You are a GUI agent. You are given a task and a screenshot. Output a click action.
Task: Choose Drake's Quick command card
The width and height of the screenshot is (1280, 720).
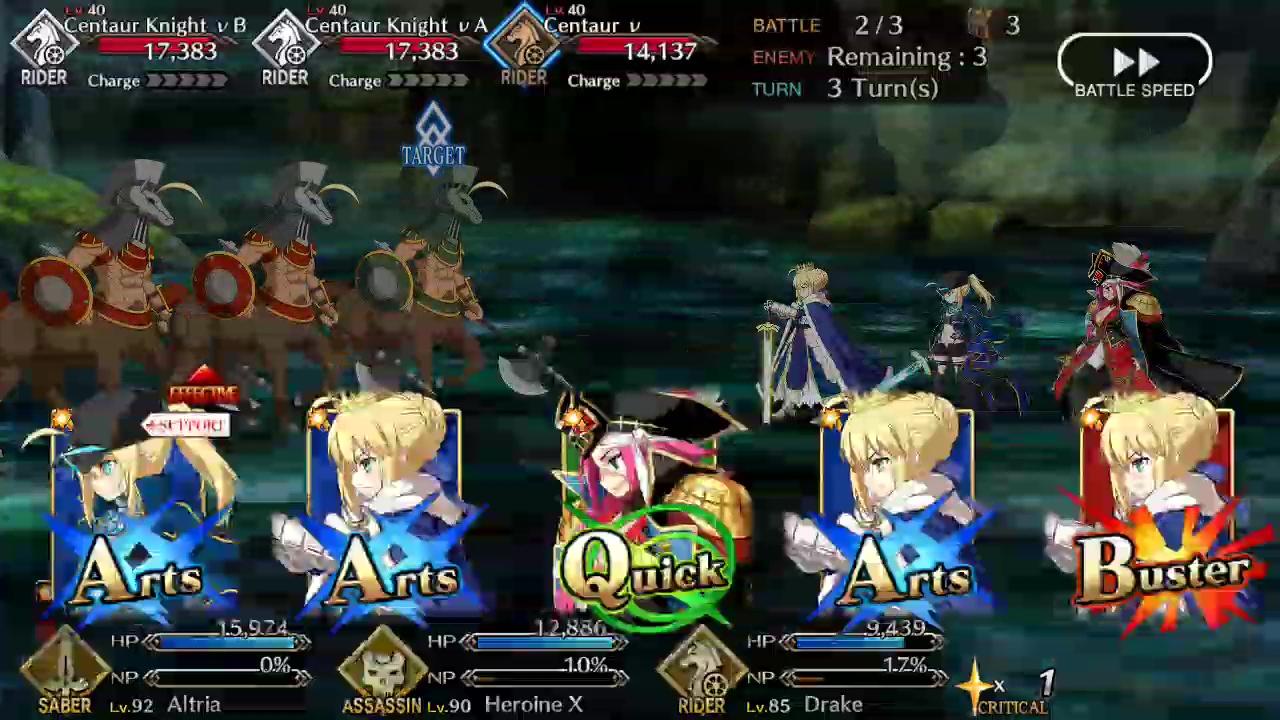click(x=645, y=510)
